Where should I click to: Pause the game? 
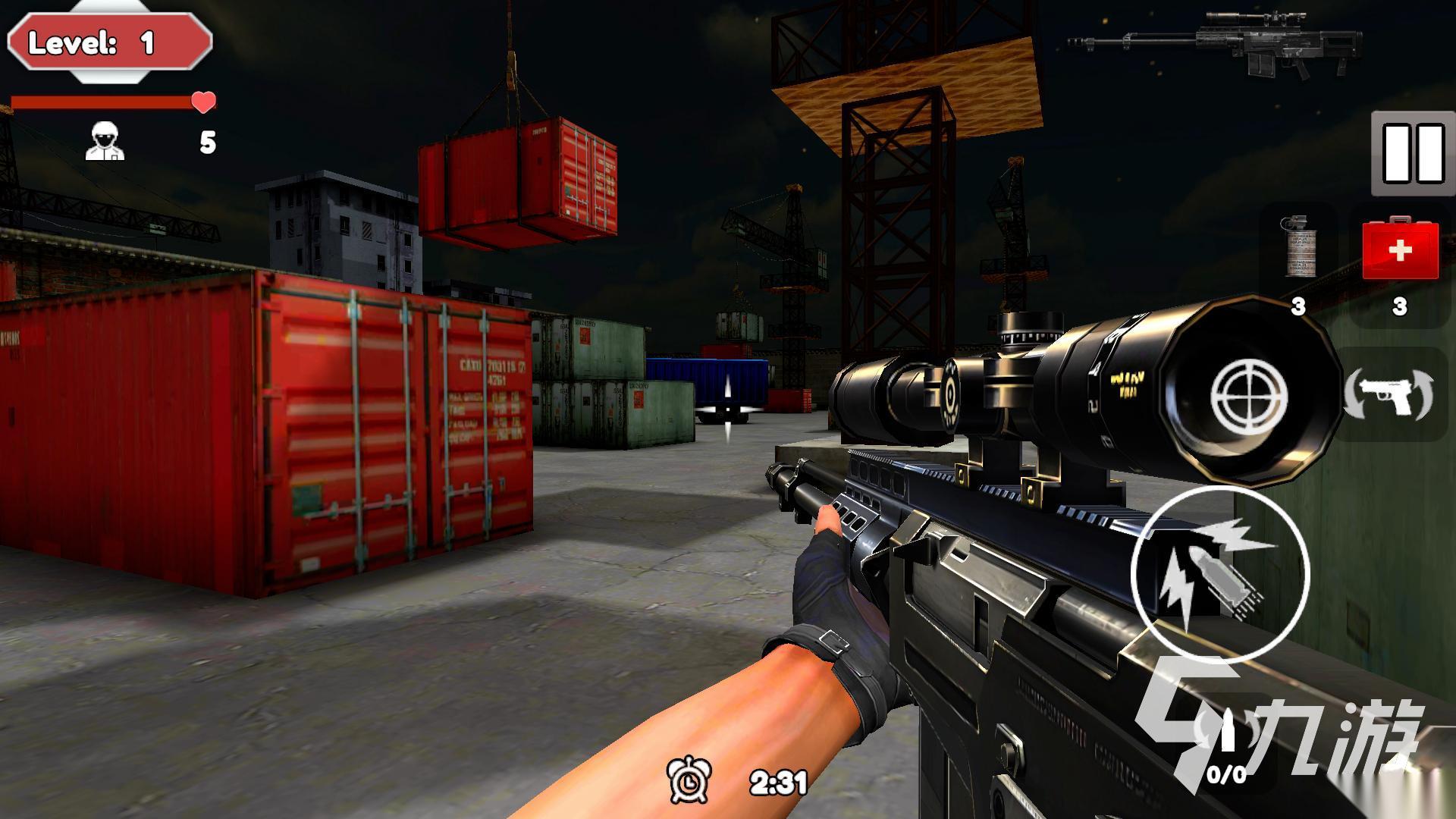[1413, 154]
